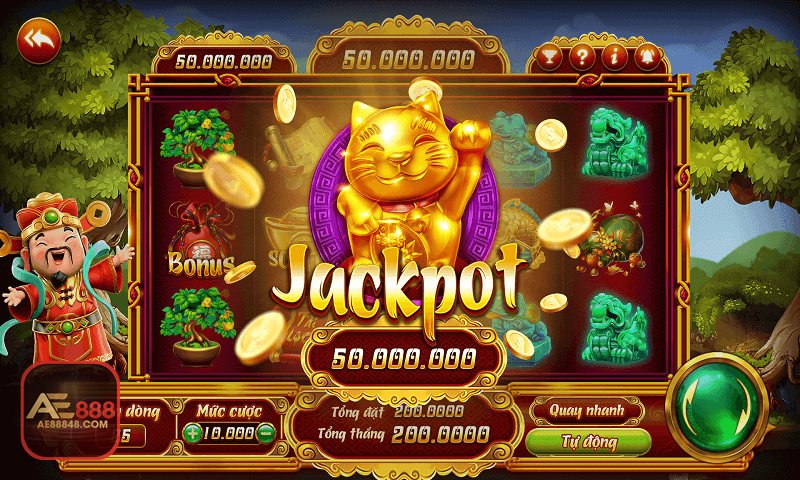Turn on Tự động auto spin
Screen dimensions: 800x480
tap(587, 440)
